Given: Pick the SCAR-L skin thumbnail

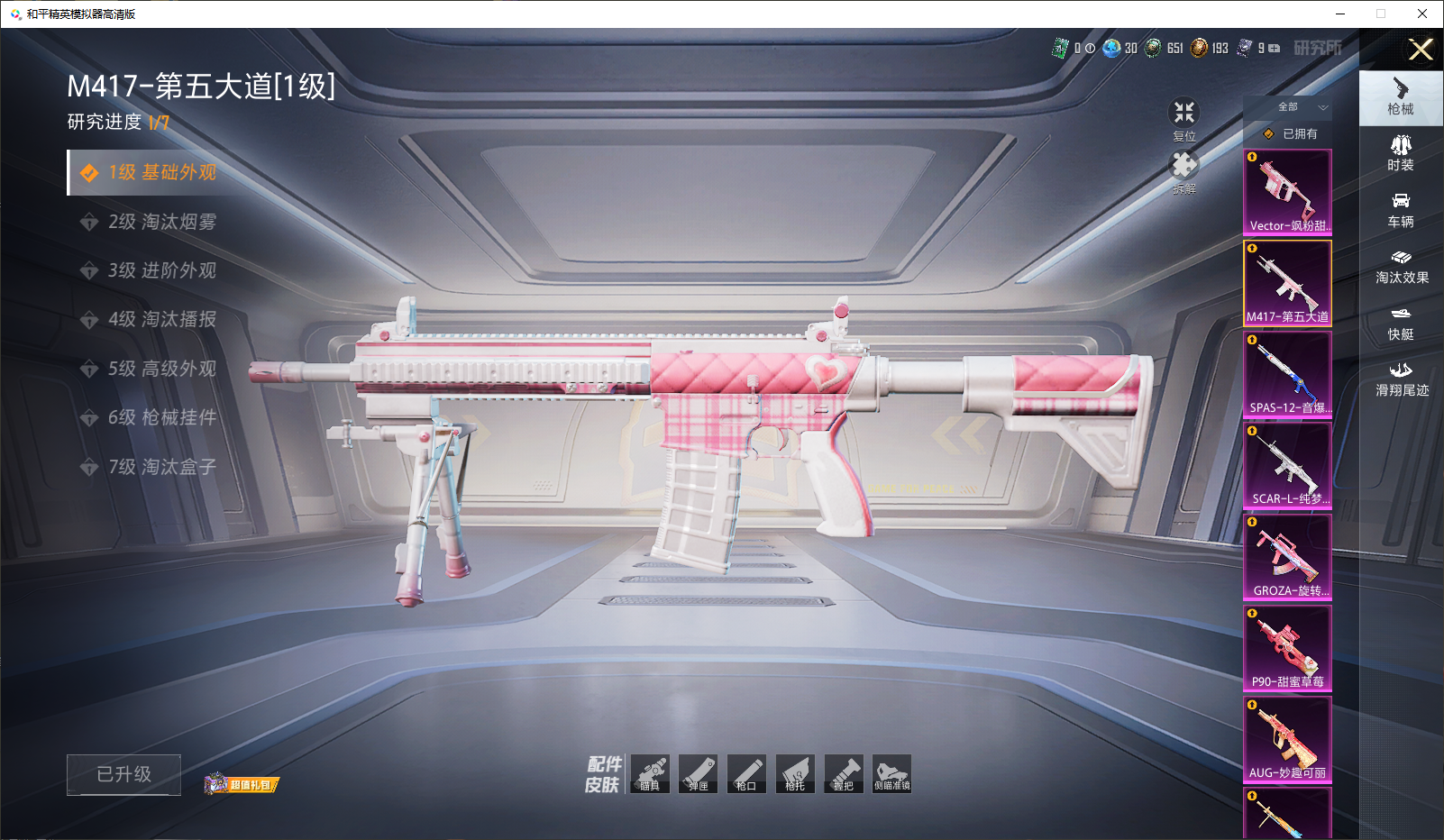Looking at the screenshot, I should 1287,465.
